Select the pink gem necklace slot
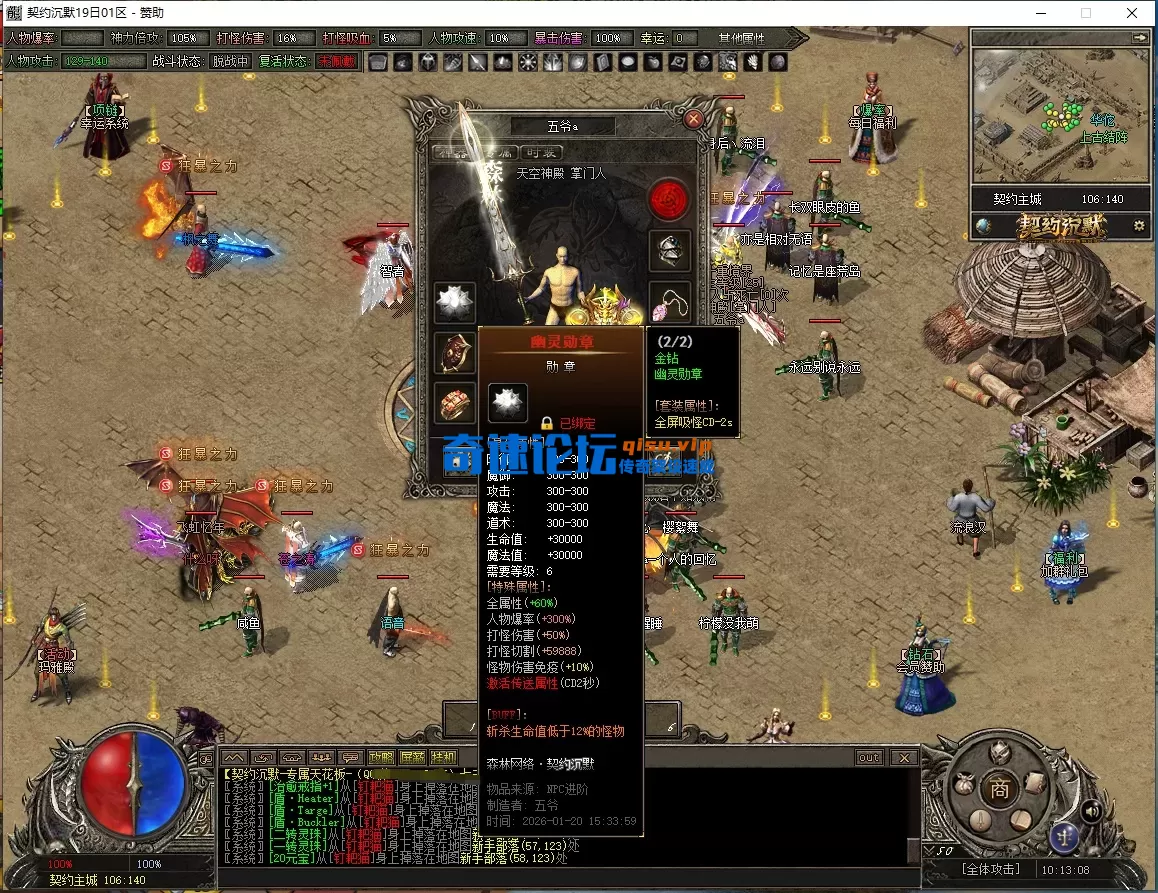The width and height of the screenshot is (1158, 893). (670, 300)
